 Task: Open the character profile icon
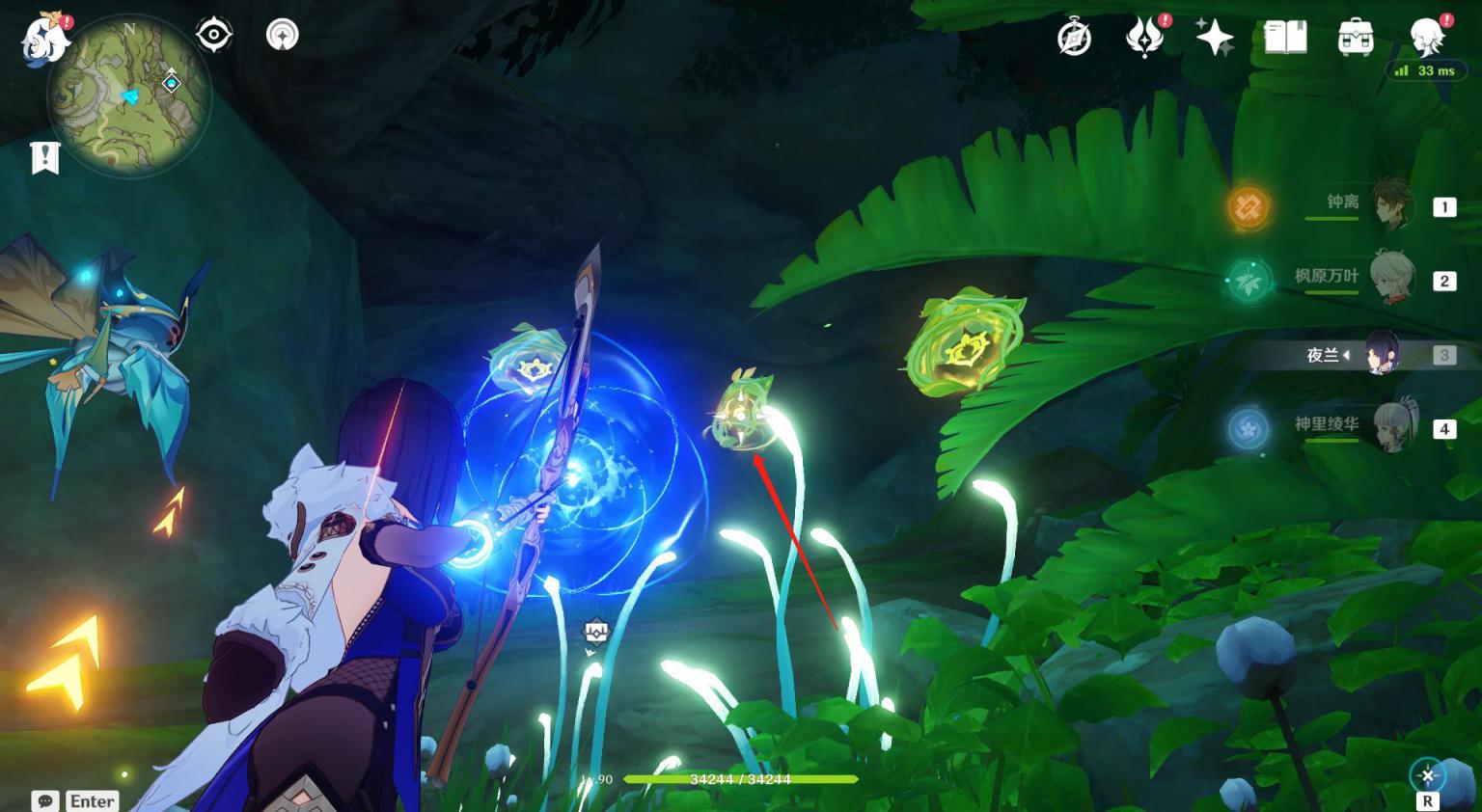click(1426, 38)
